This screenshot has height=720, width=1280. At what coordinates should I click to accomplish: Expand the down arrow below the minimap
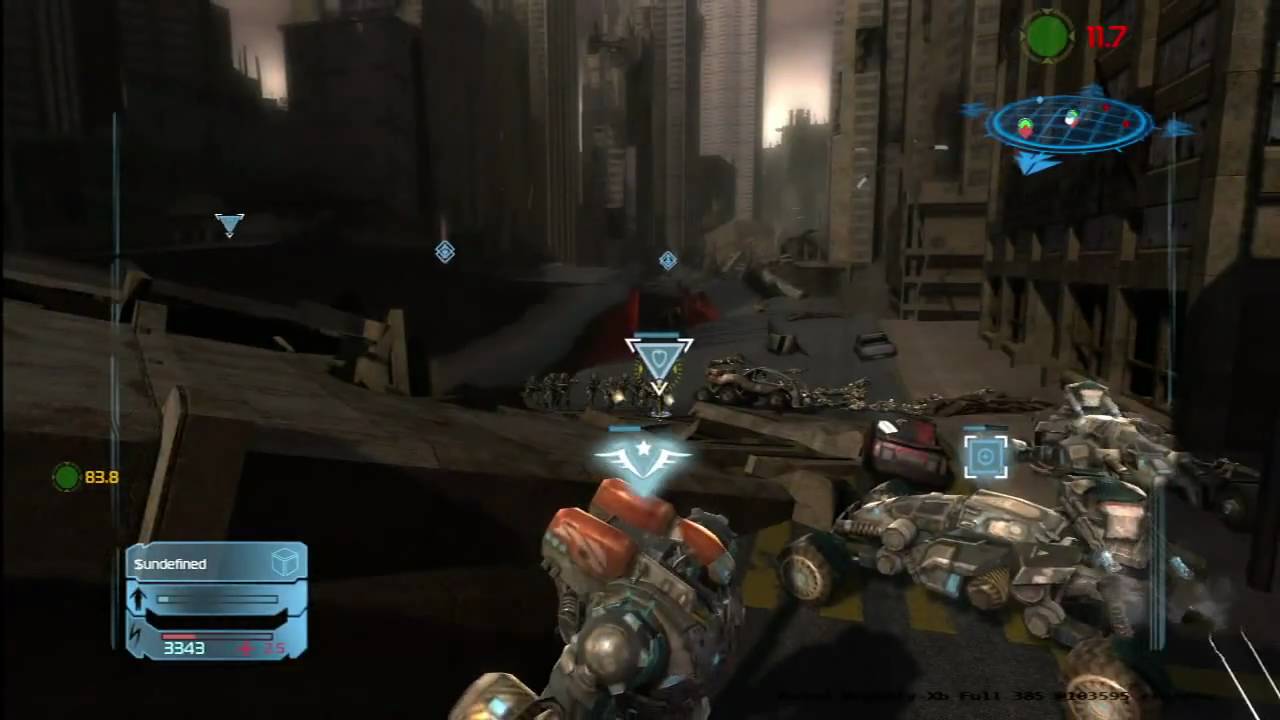pyautogui.click(x=1032, y=163)
